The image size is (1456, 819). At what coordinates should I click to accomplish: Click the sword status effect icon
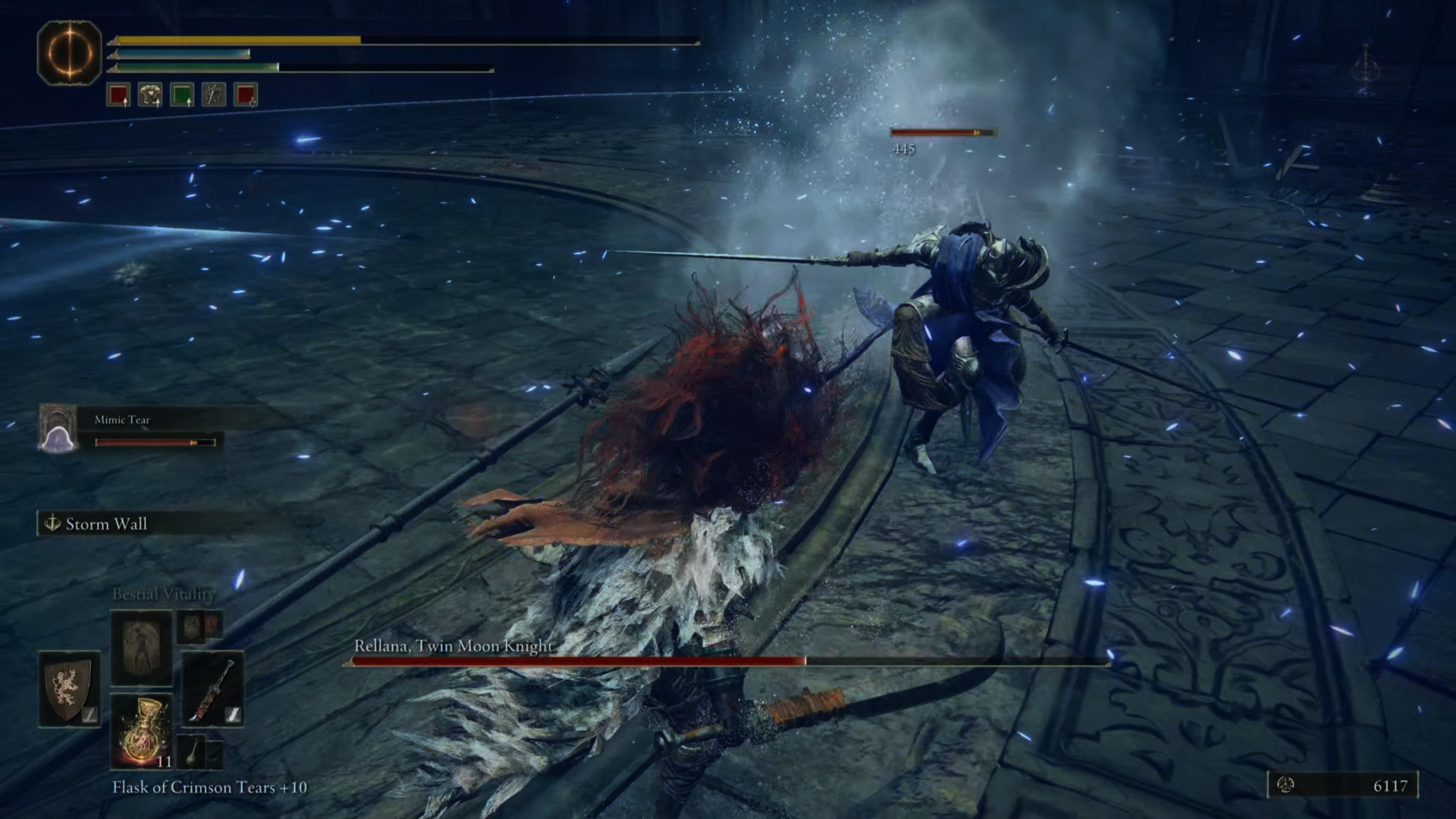tap(213, 94)
